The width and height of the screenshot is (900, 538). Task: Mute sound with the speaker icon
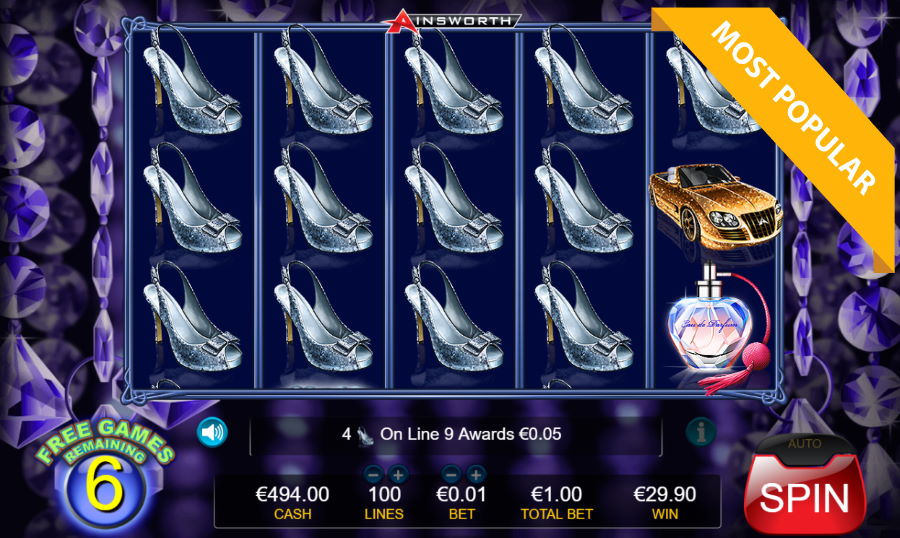point(212,432)
